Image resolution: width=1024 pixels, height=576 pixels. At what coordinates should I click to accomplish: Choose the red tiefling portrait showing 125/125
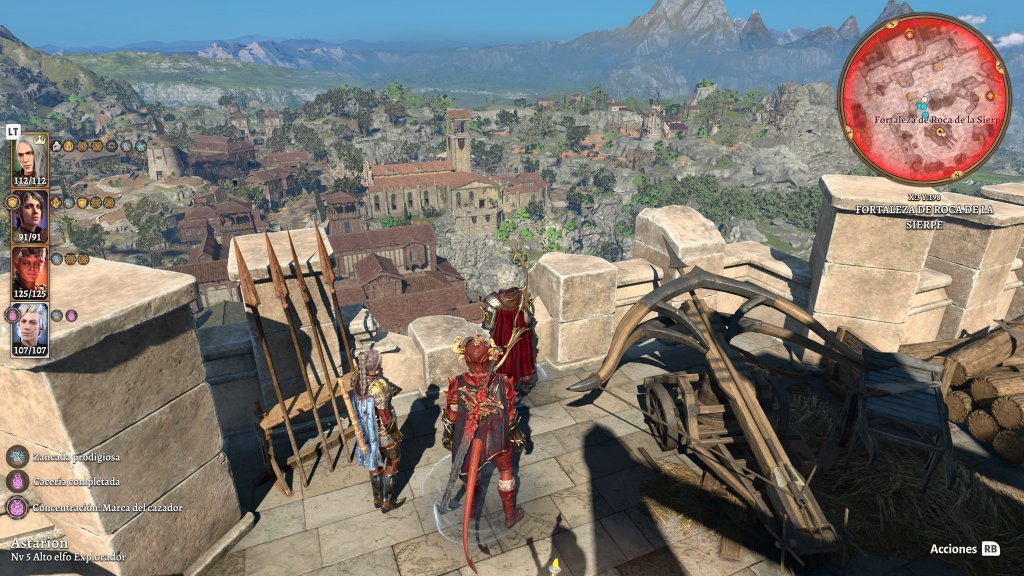(30, 268)
